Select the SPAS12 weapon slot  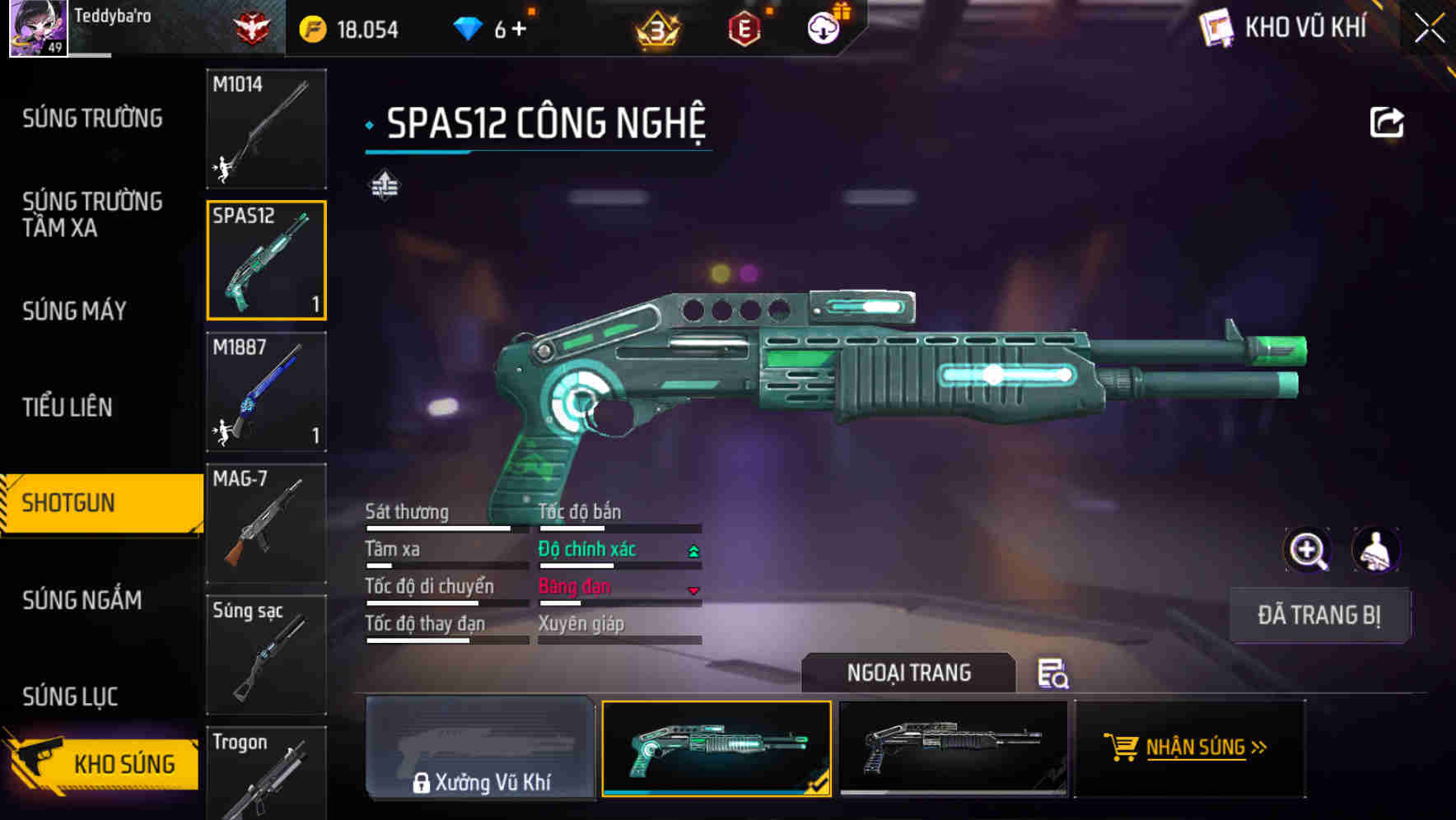pos(266,260)
